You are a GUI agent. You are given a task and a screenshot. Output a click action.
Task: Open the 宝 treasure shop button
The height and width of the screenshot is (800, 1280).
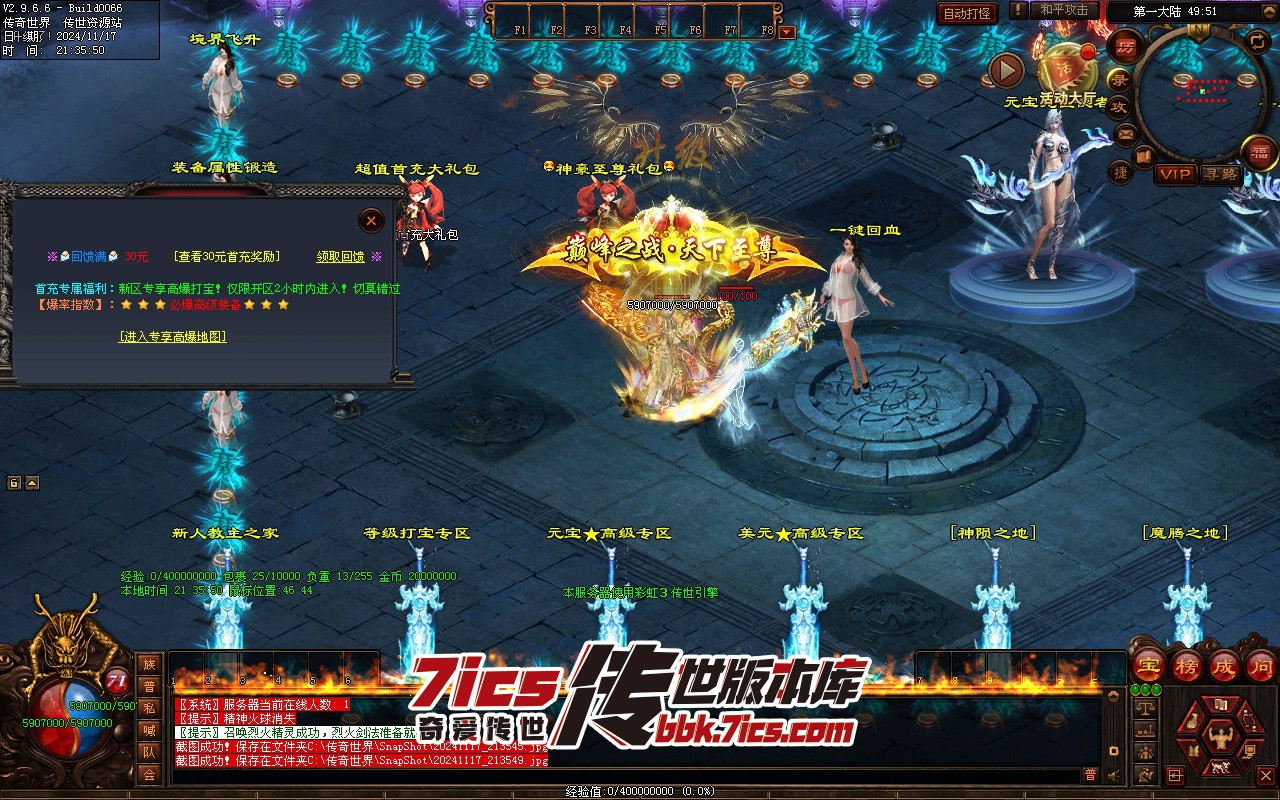1150,665
